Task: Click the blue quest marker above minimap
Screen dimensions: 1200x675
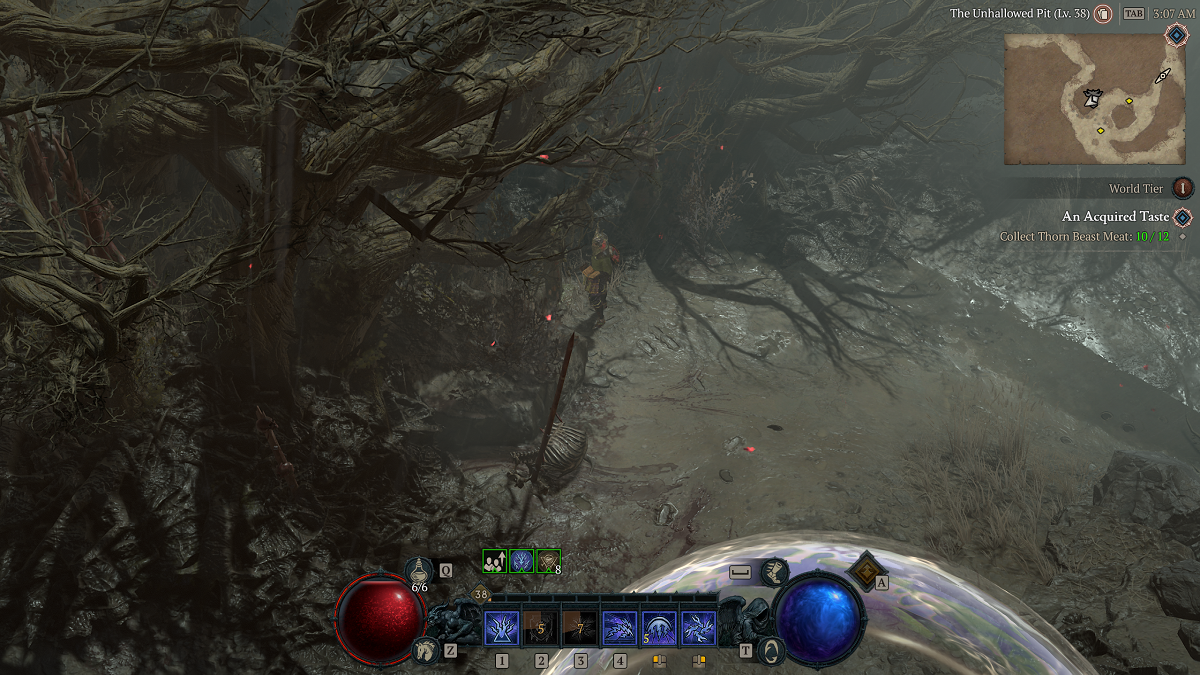Action: [1176, 34]
